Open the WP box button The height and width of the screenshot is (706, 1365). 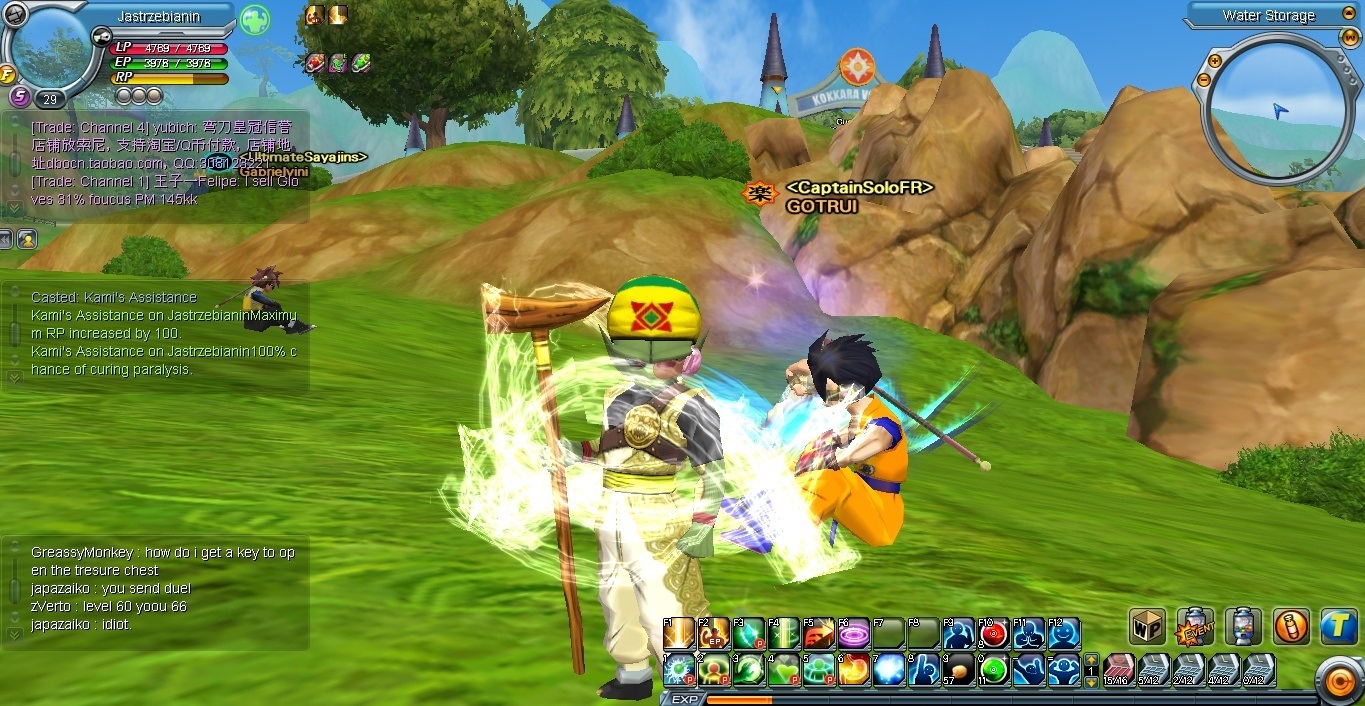[1147, 626]
